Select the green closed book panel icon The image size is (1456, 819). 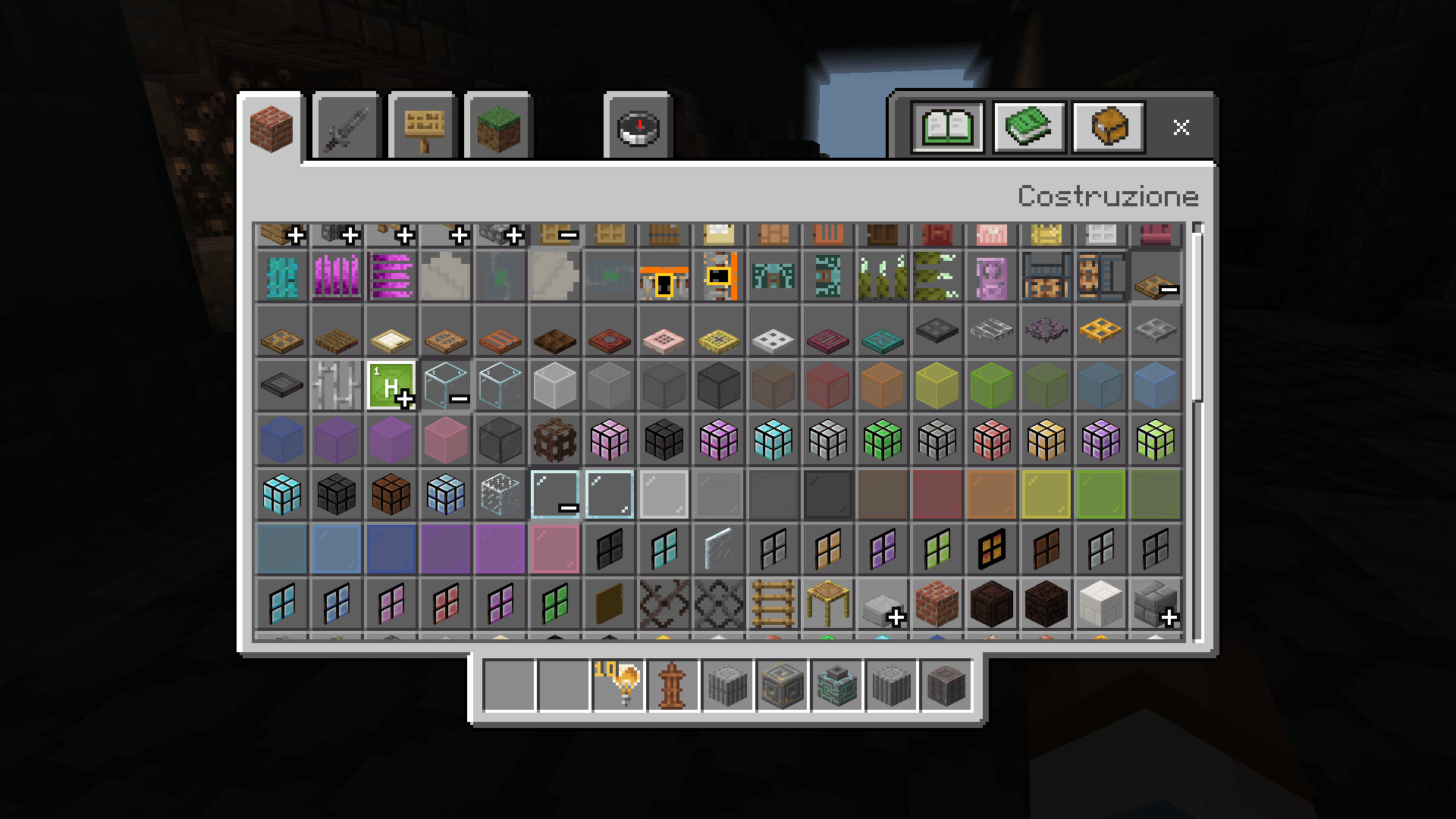click(x=1028, y=127)
